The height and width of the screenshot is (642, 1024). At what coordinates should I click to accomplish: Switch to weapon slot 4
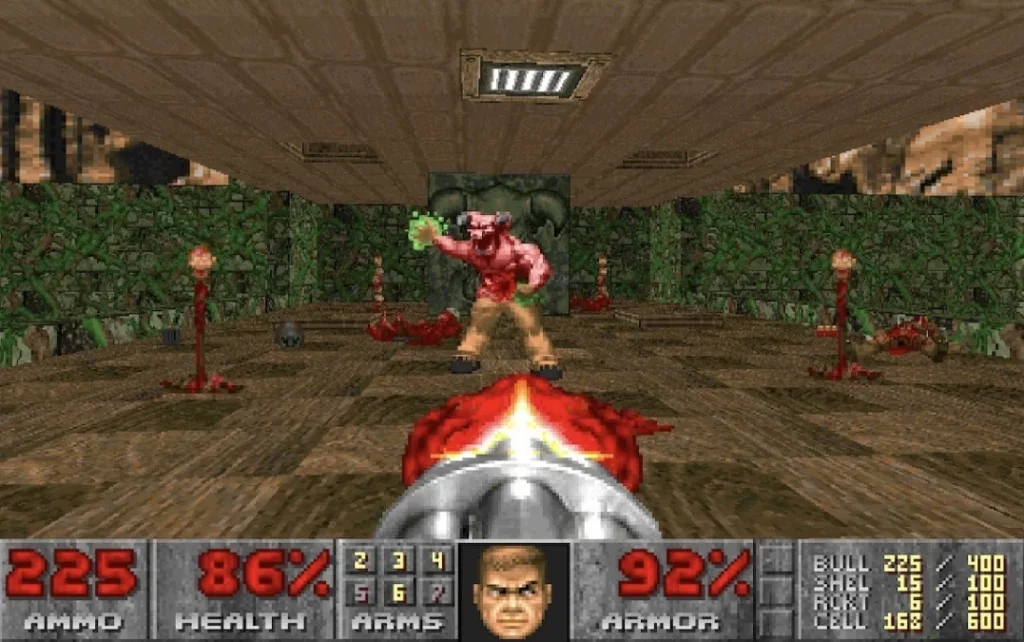(435, 561)
